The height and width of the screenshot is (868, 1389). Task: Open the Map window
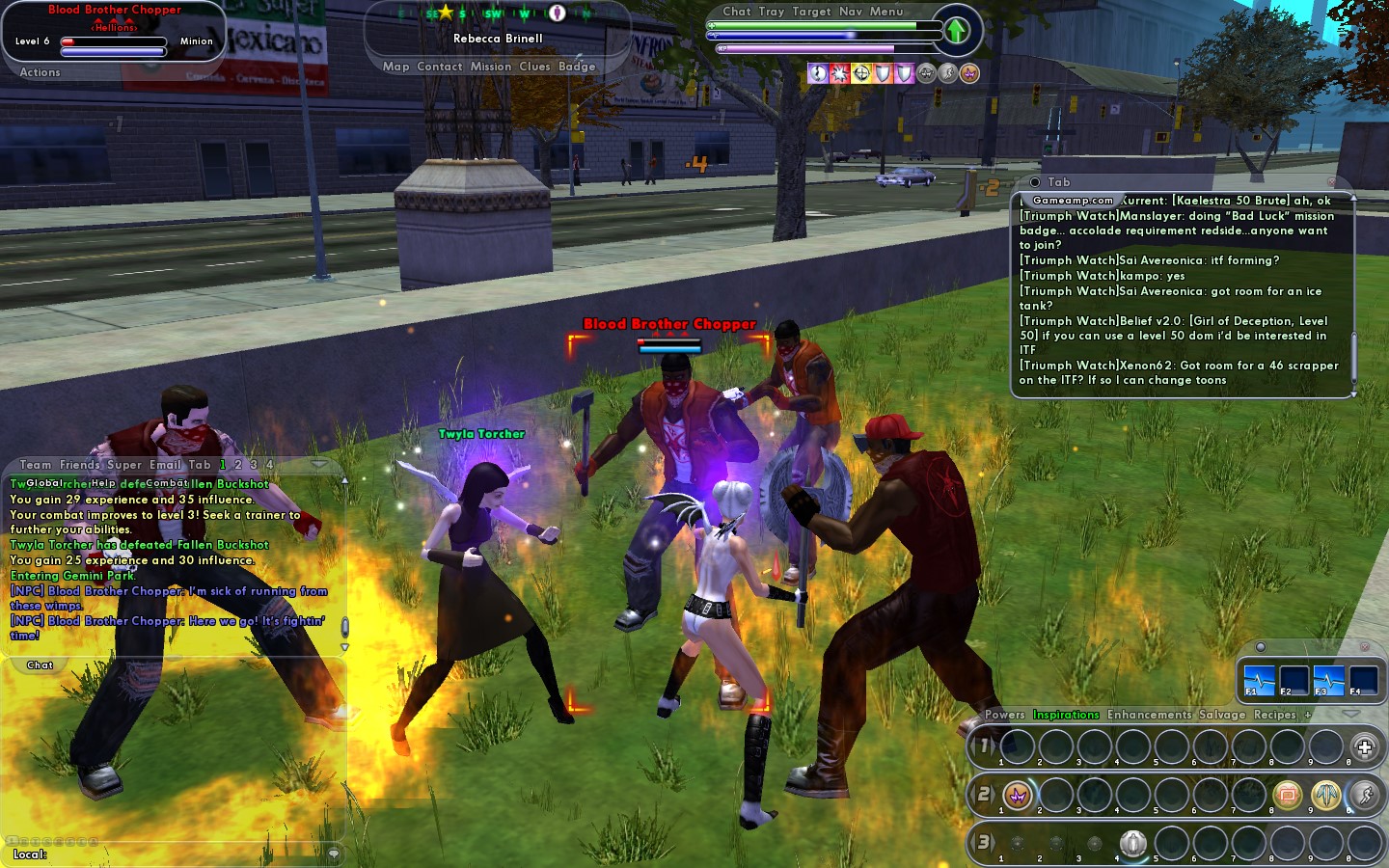(395, 67)
